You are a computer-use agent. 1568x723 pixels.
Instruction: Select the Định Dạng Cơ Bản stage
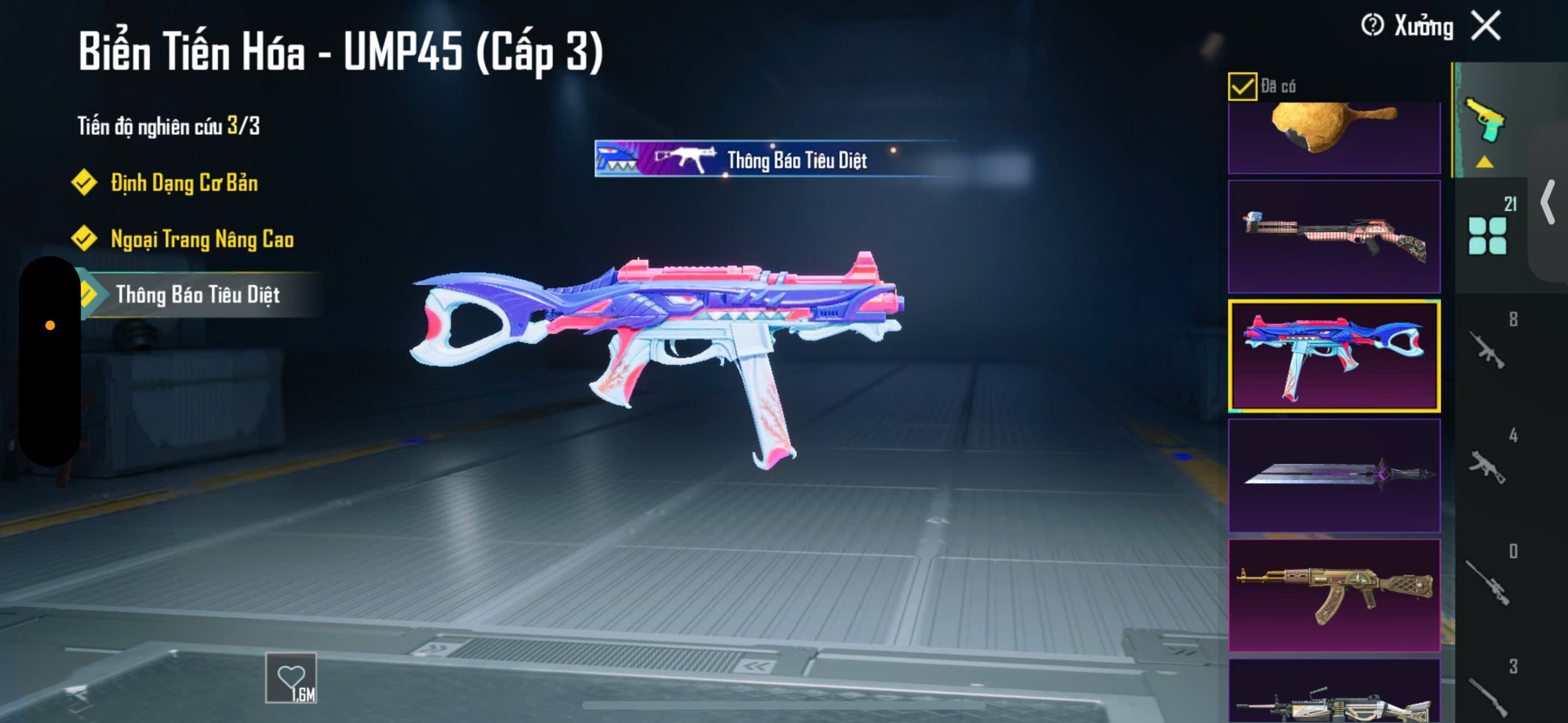(184, 183)
